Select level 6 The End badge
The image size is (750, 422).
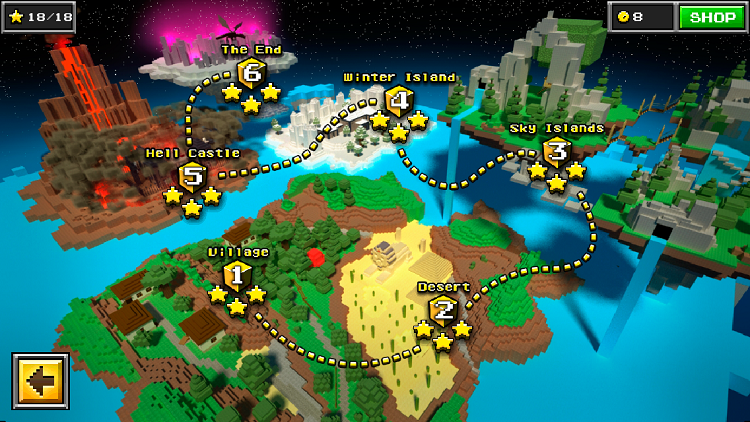point(251,73)
